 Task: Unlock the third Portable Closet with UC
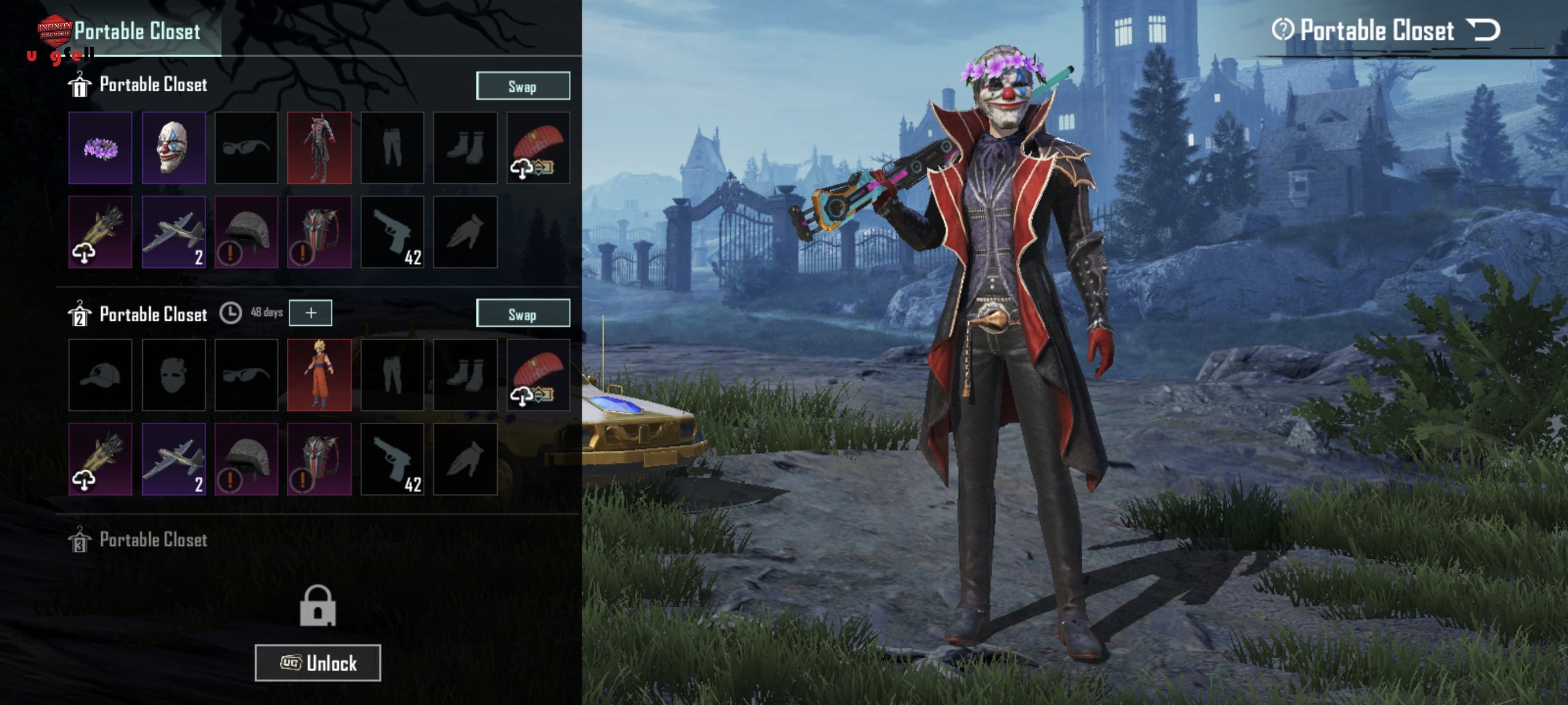pyautogui.click(x=318, y=662)
